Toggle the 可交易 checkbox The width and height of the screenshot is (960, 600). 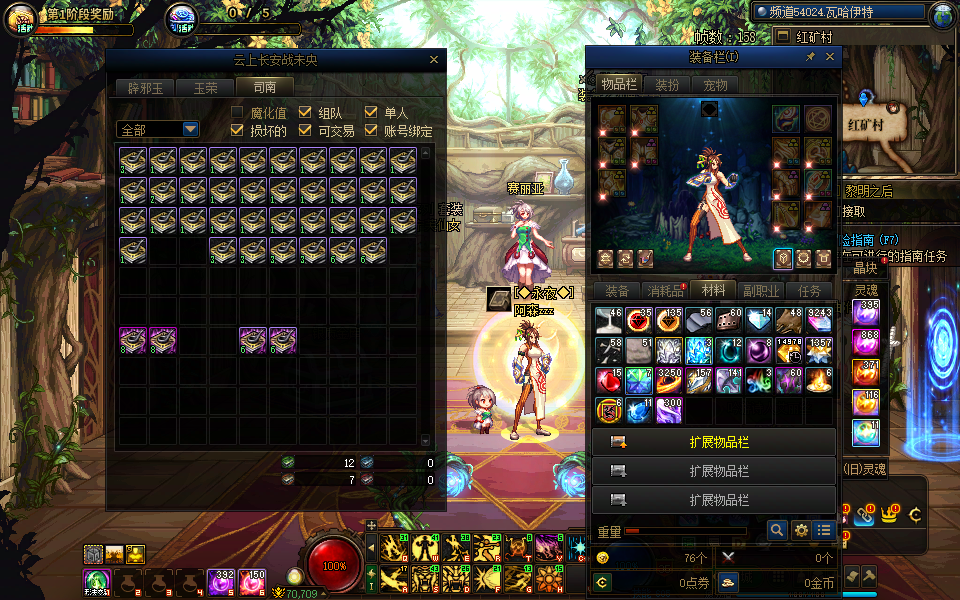pos(306,131)
